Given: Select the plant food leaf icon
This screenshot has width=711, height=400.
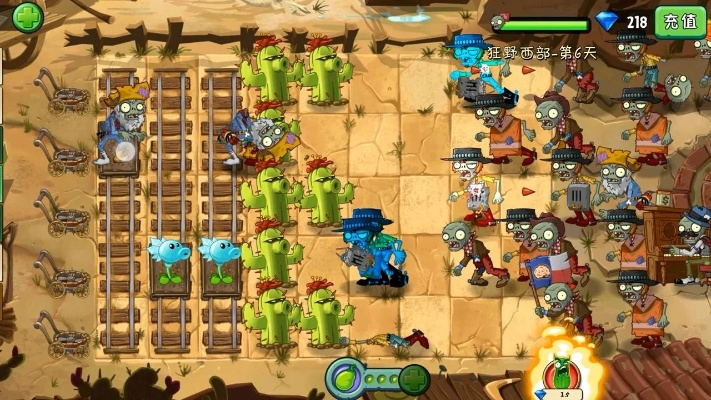Looking at the screenshot, I should tap(345, 379).
